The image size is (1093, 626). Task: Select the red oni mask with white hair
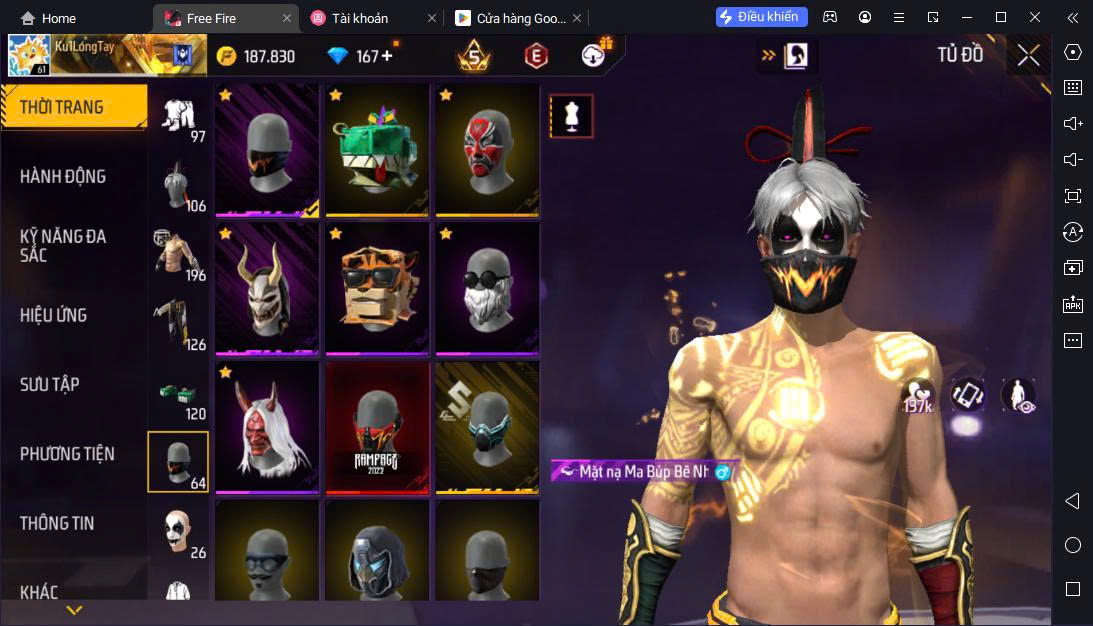click(x=267, y=427)
